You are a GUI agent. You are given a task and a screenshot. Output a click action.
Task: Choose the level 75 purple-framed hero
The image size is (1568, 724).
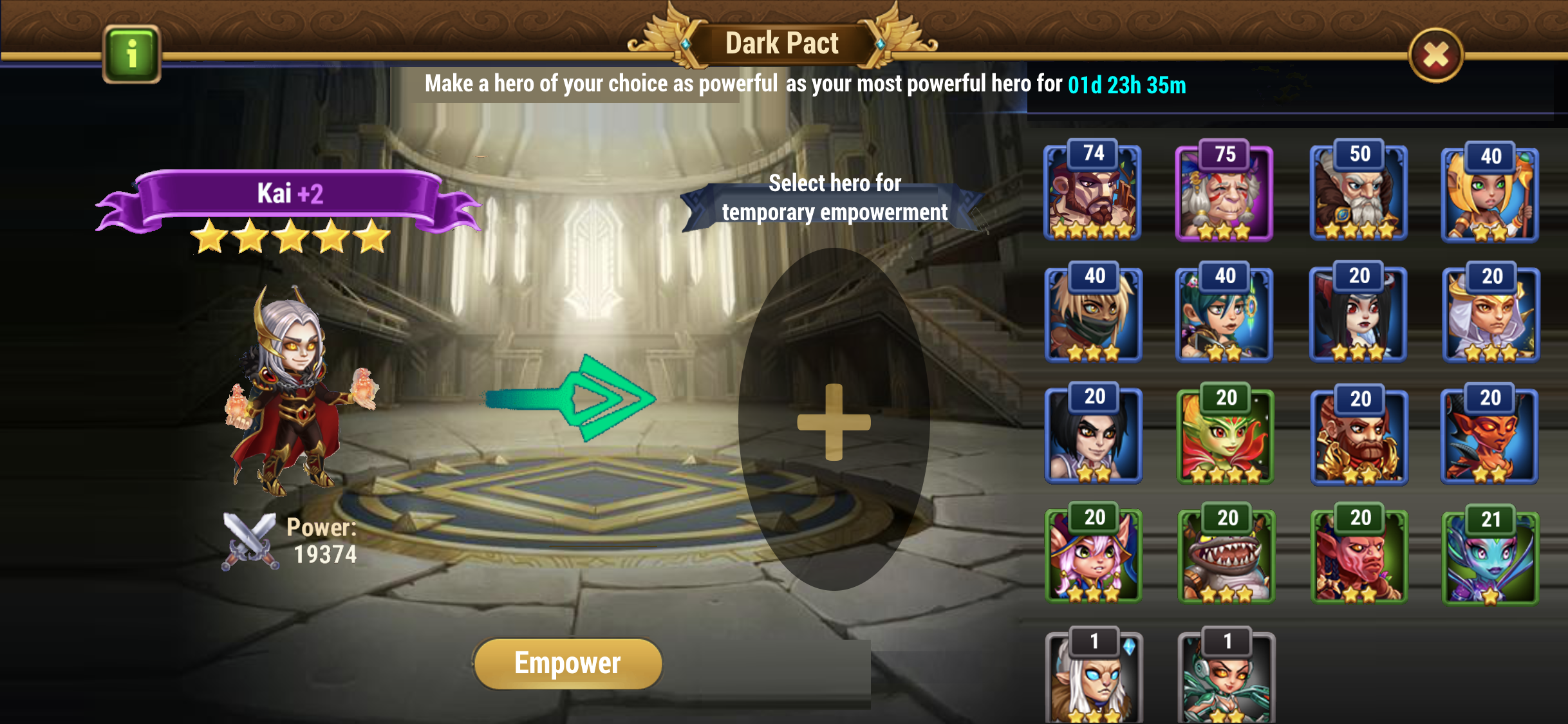pyautogui.click(x=1224, y=193)
